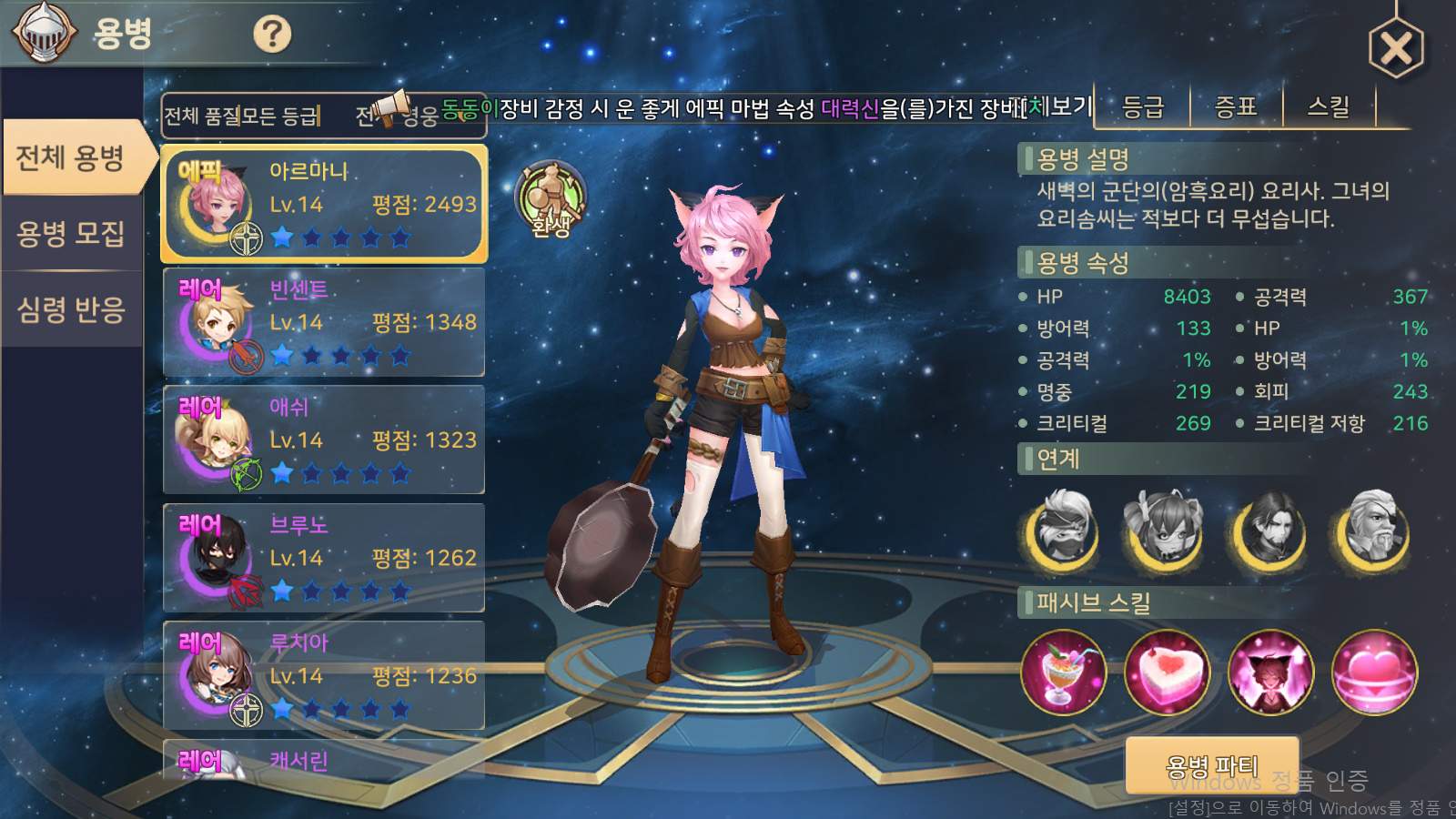
Task: Open the 용병 모집 recruitment tab
Action: tap(71, 234)
